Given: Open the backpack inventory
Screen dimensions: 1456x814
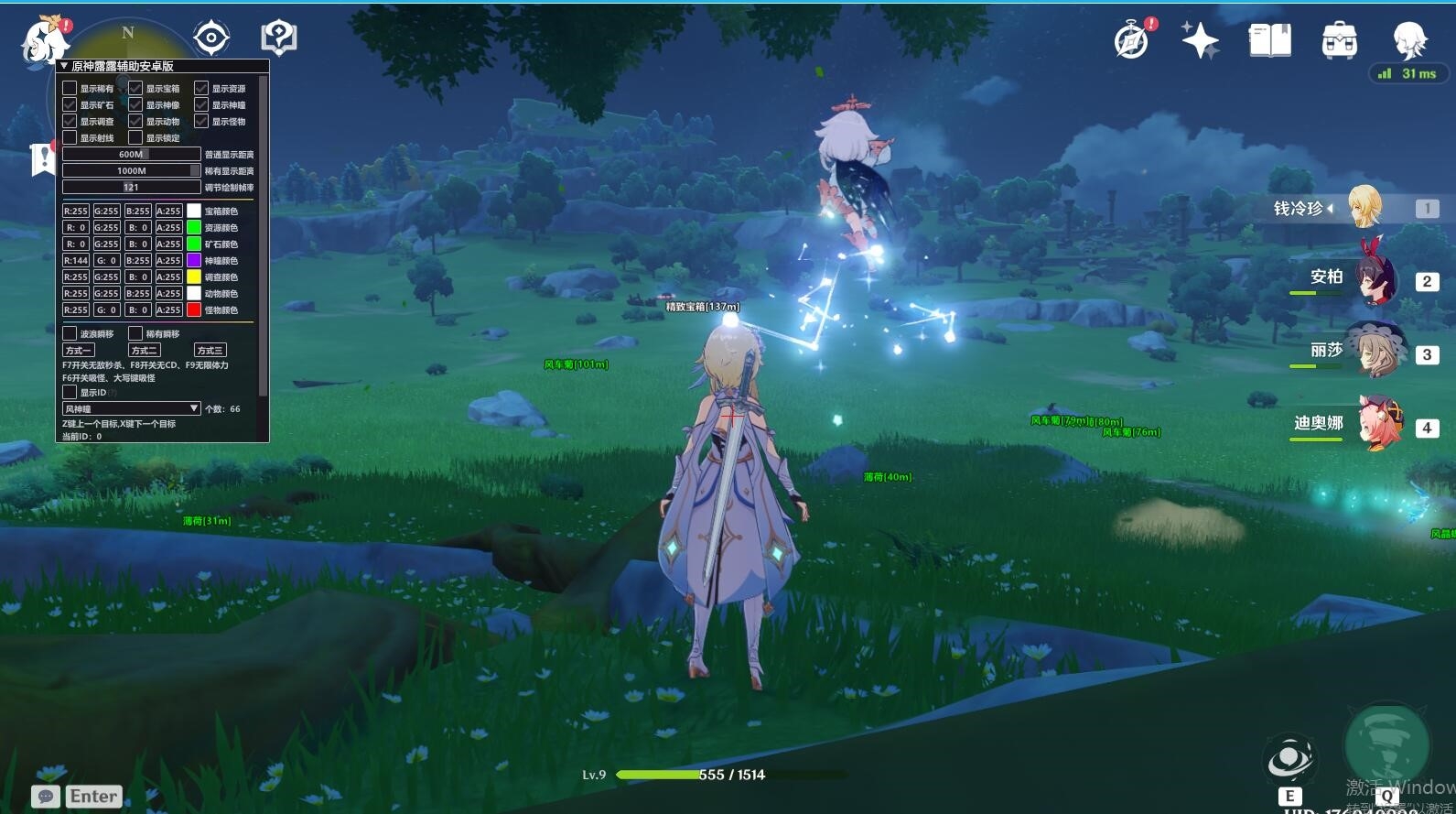Looking at the screenshot, I should pyautogui.click(x=1339, y=40).
